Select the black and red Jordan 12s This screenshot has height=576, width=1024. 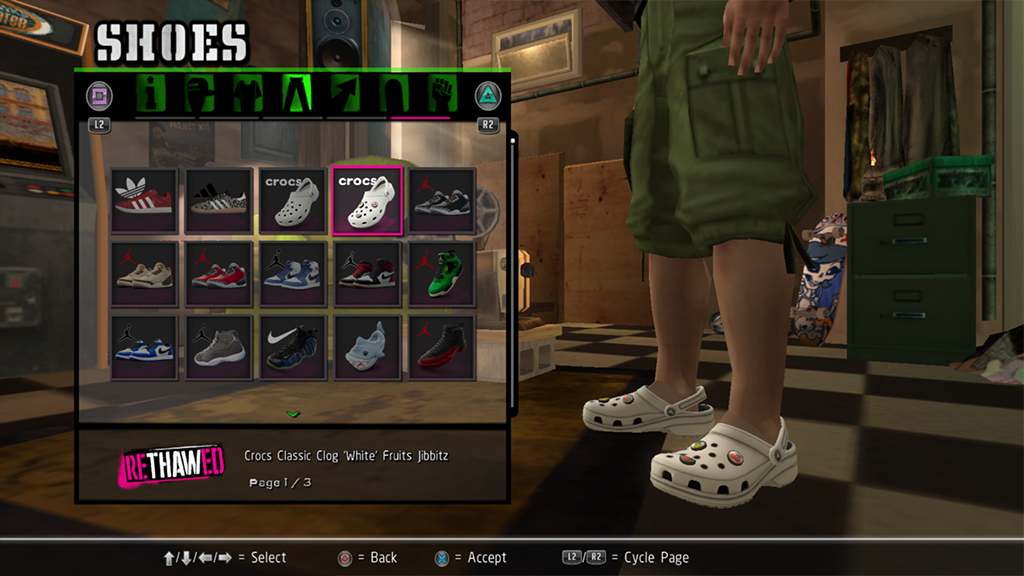click(x=441, y=347)
